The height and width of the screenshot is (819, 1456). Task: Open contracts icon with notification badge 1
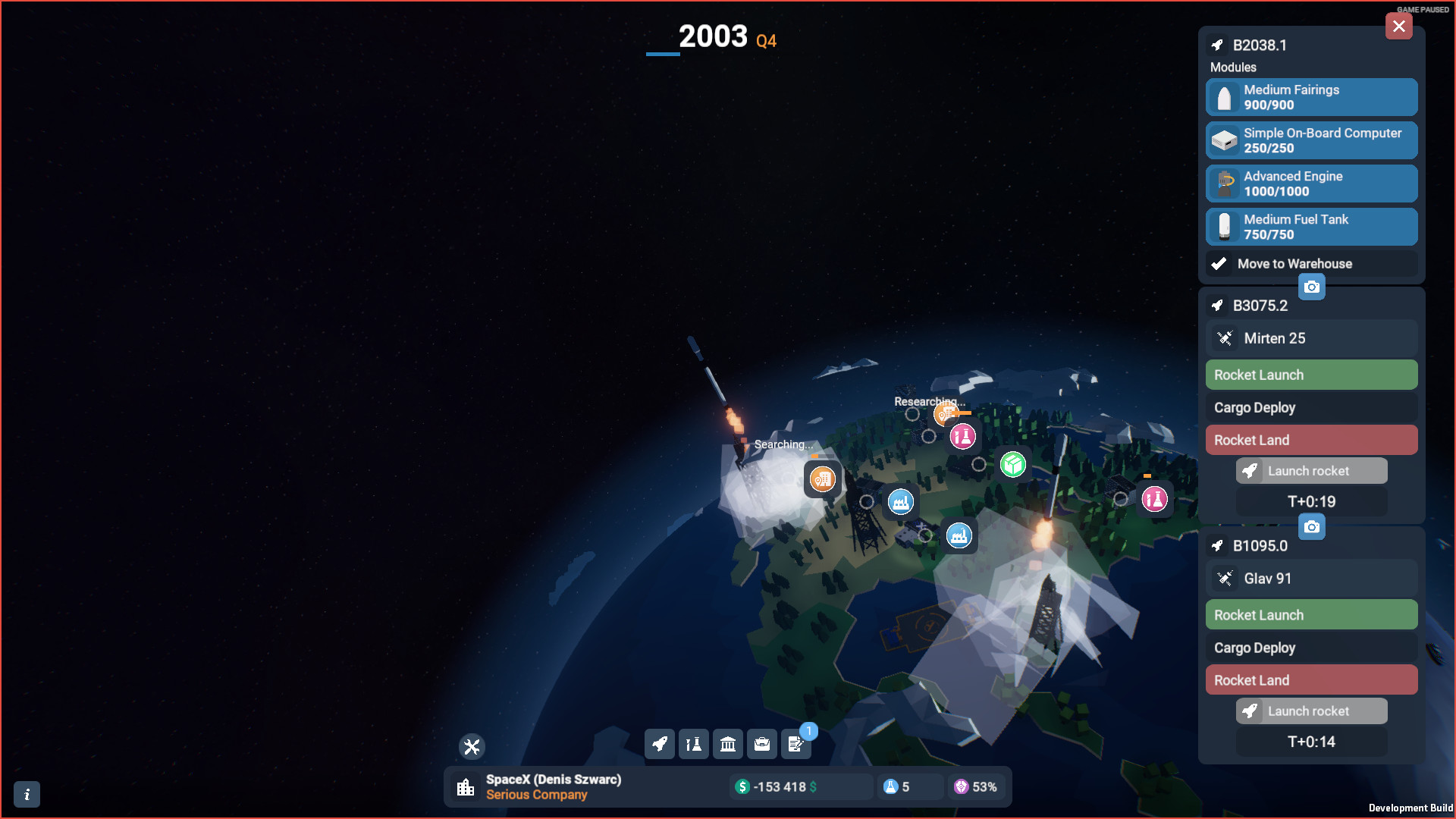(795, 744)
